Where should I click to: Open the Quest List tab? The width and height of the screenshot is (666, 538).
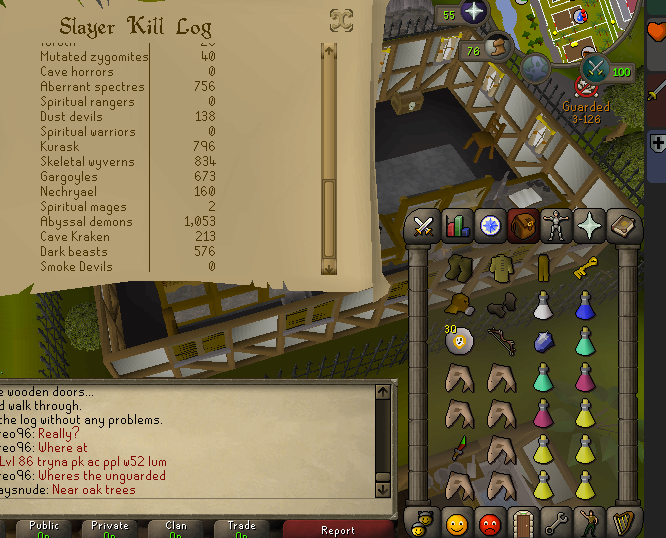click(490, 227)
